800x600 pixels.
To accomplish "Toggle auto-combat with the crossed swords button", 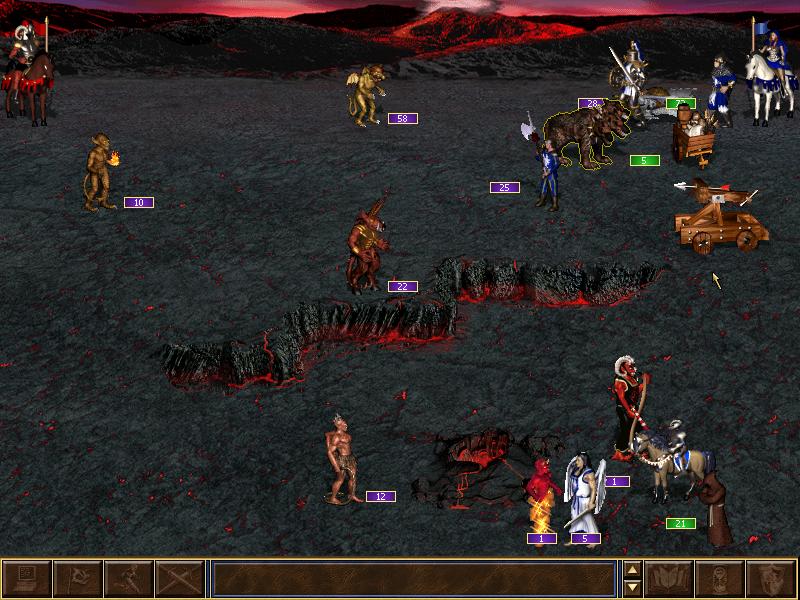I will (179, 579).
